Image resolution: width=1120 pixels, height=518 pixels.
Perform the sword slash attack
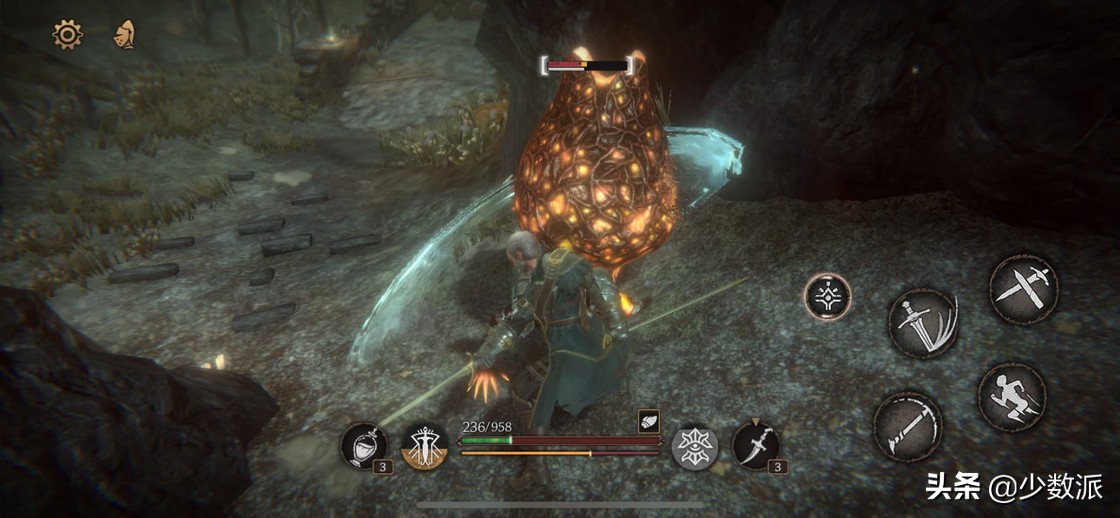[x=924, y=323]
